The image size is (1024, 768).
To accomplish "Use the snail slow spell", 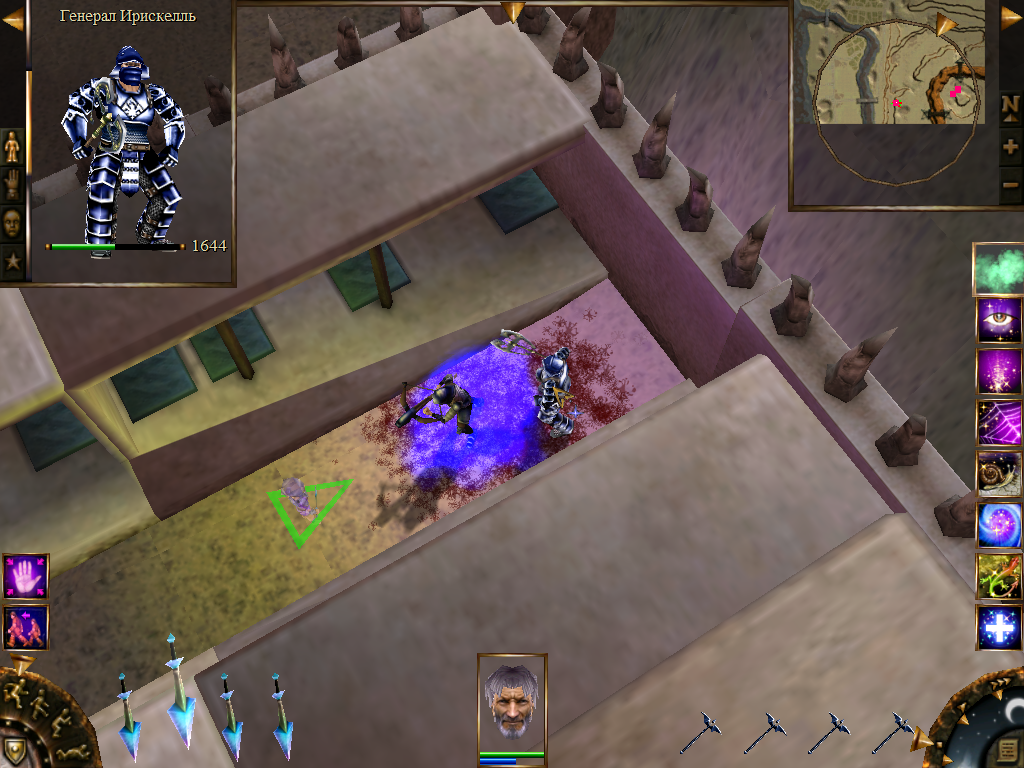I will point(998,473).
